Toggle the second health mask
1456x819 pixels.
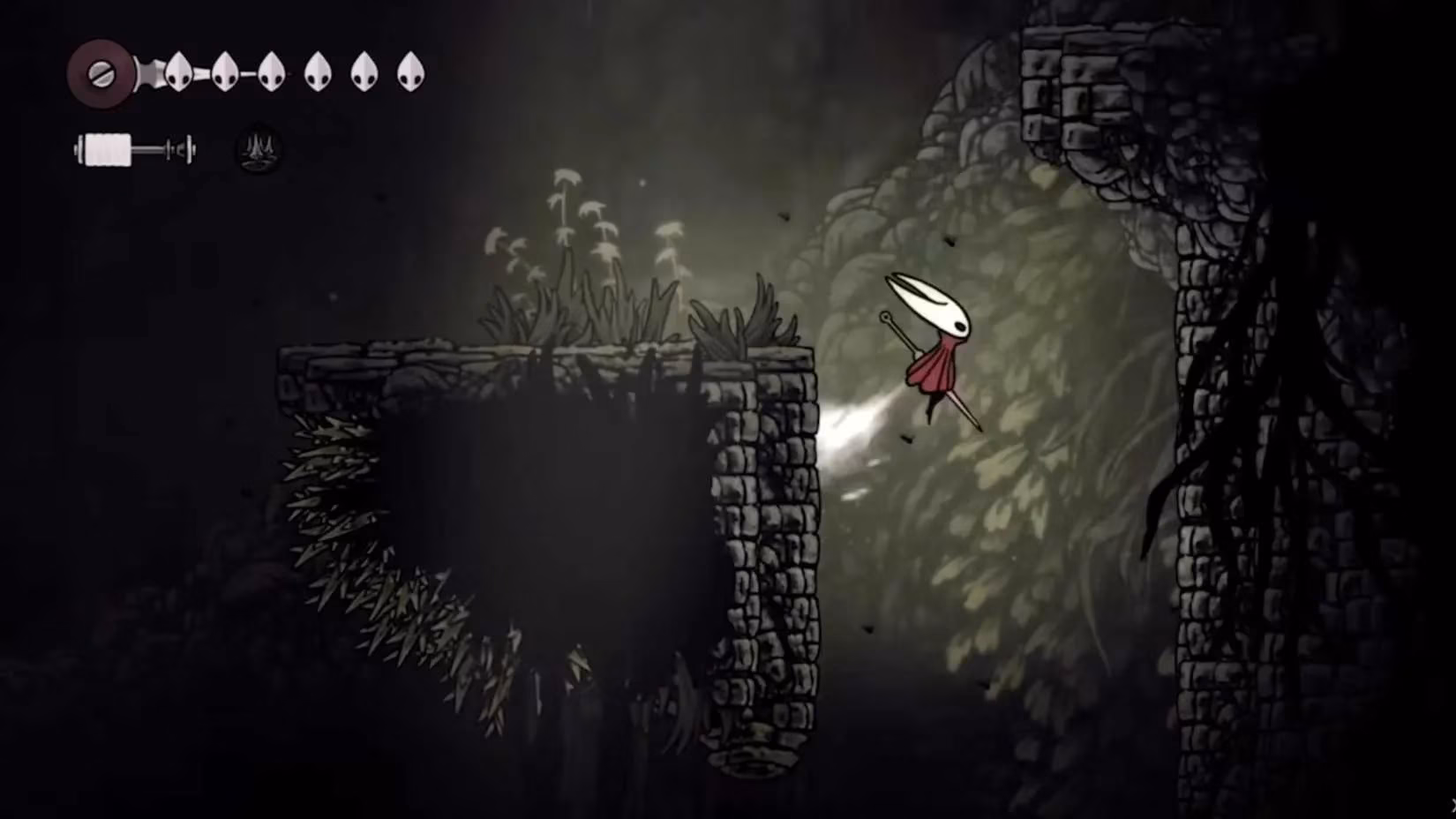pyautogui.click(x=225, y=73)
